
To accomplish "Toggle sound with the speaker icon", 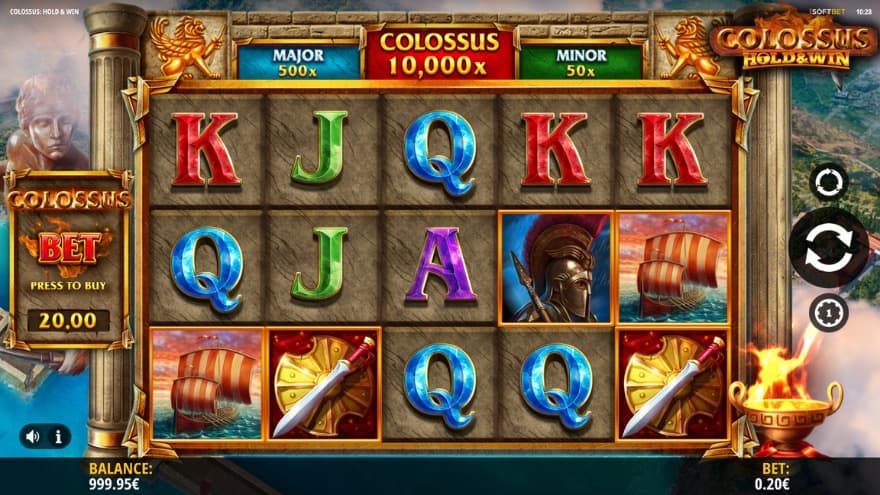I will click(33, 436).
